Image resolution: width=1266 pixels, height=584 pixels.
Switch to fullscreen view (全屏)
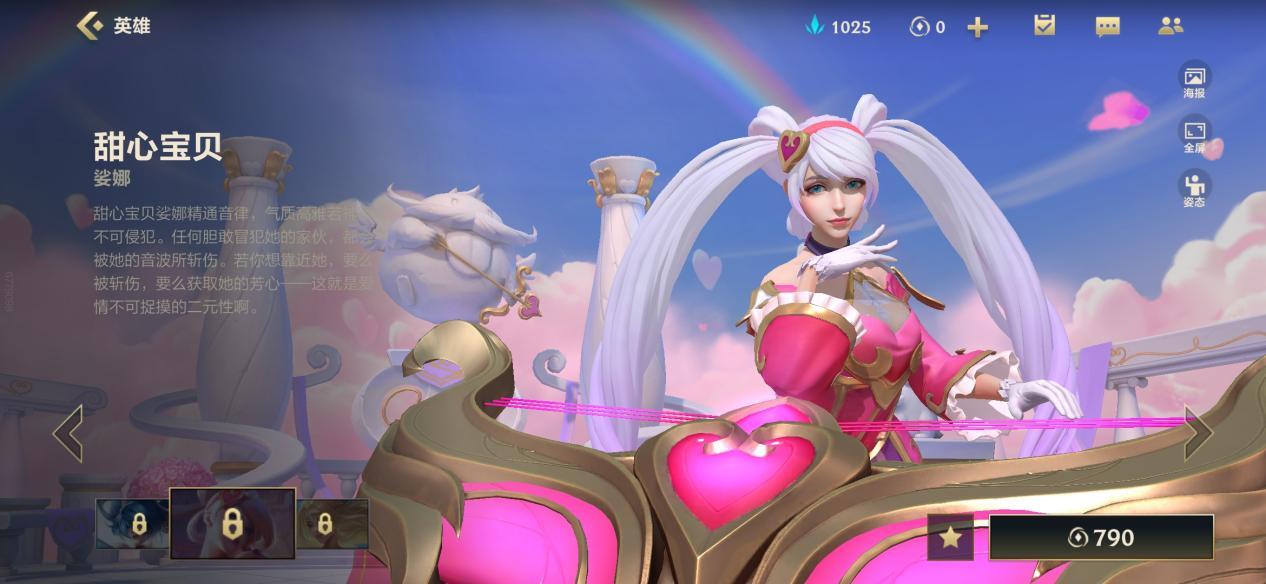[1194, 135]
